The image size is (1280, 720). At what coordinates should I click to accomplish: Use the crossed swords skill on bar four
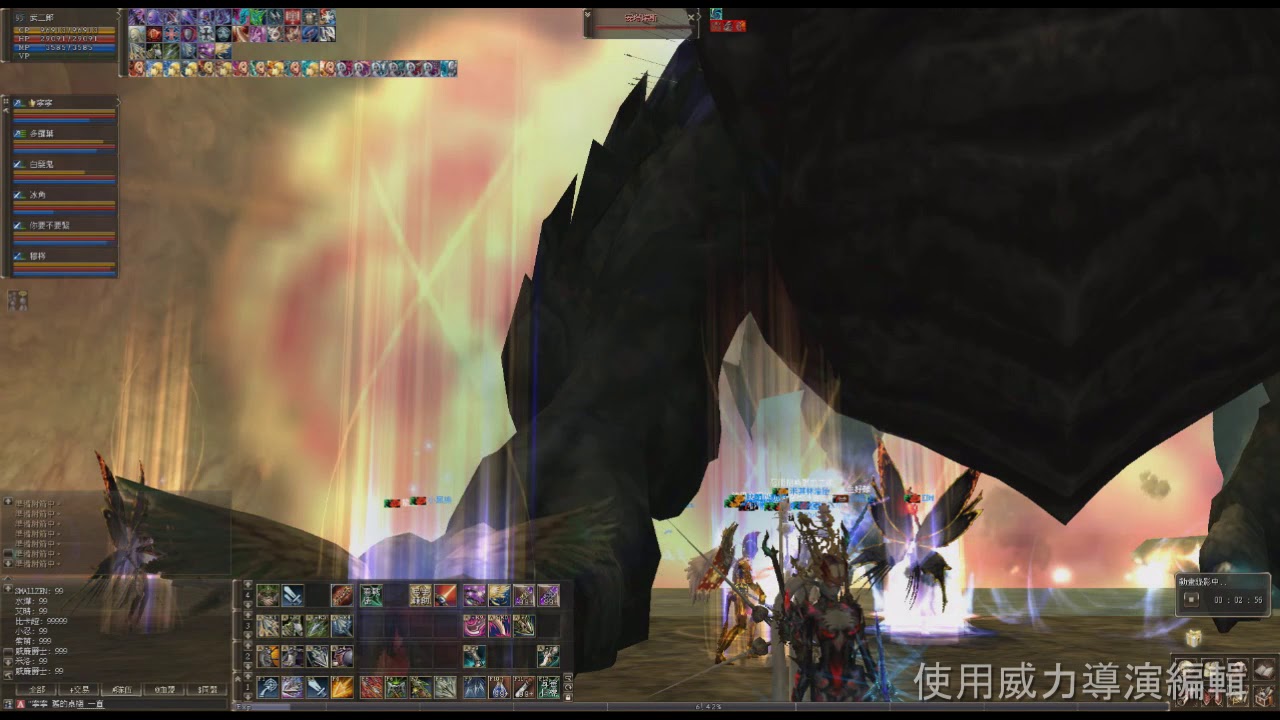tap(293, 596)
